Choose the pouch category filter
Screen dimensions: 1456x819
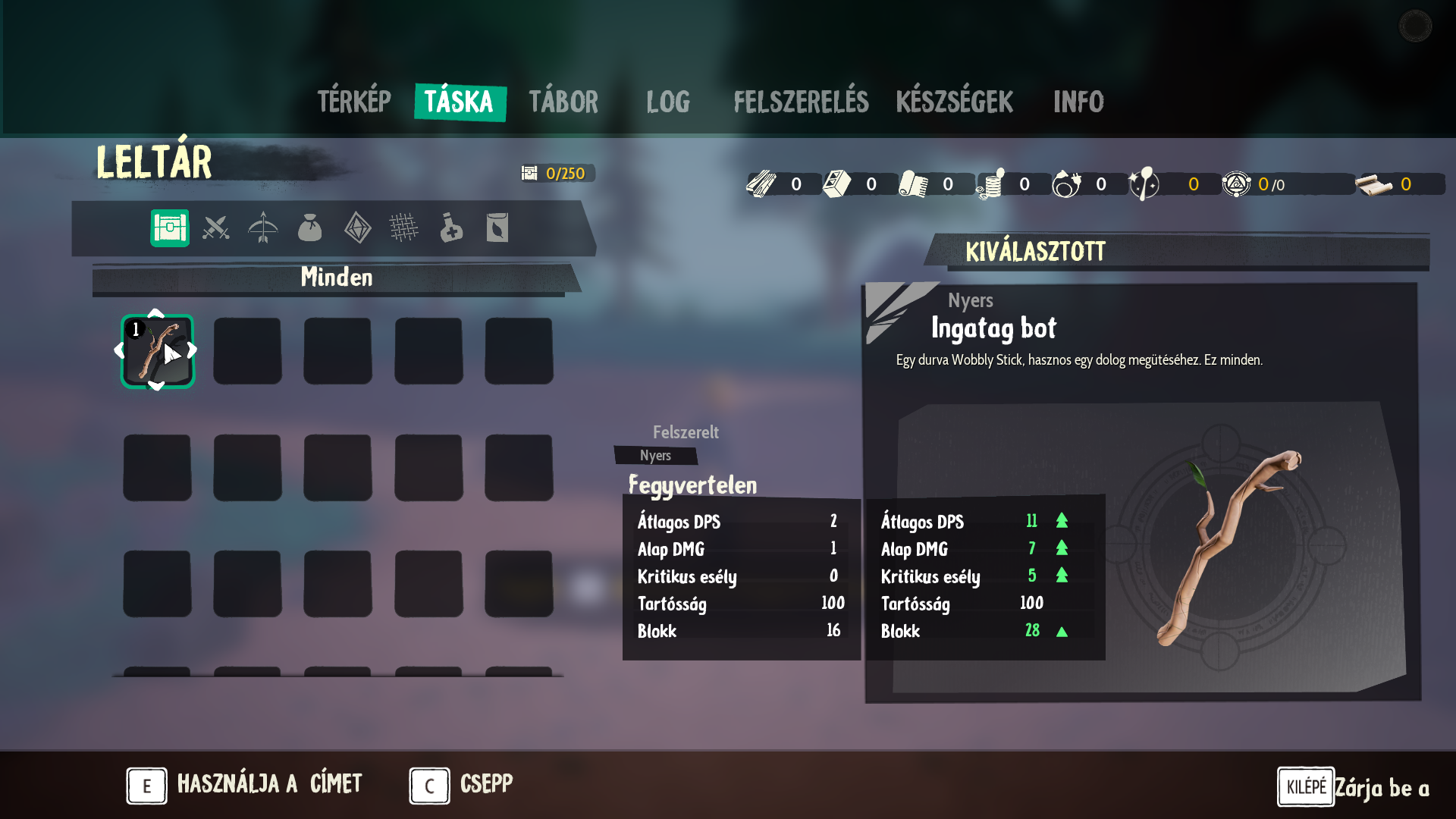point(309,227)
